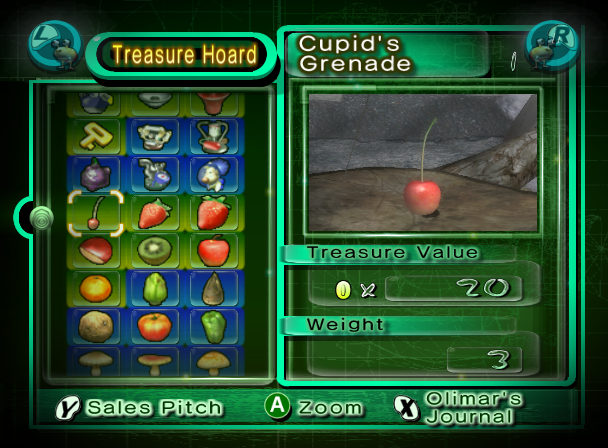Open Olimar's Journal entry

(458, 407)
